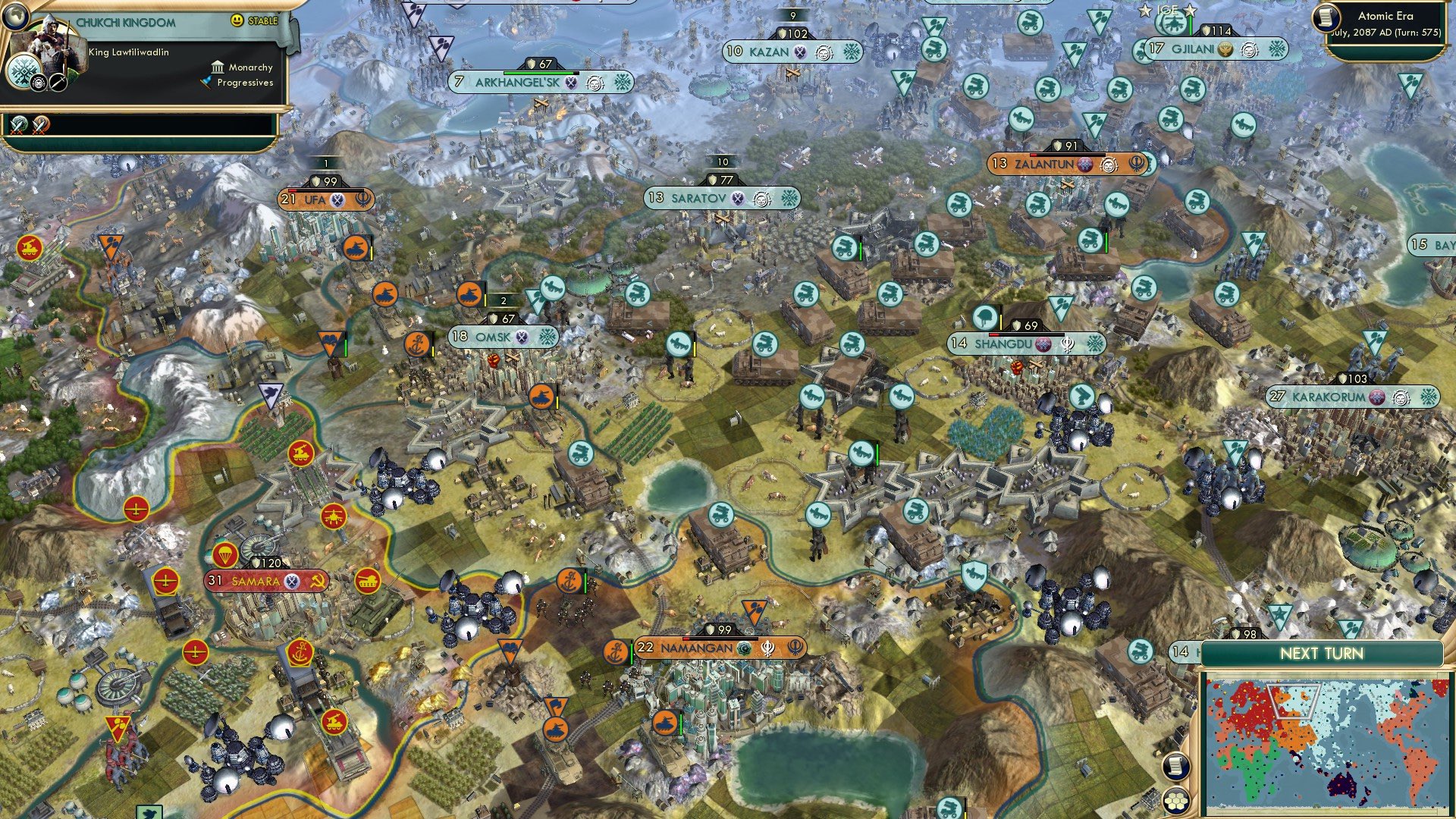
Task: Click the Monarchy government icon
Action: (x=218, y=67)
